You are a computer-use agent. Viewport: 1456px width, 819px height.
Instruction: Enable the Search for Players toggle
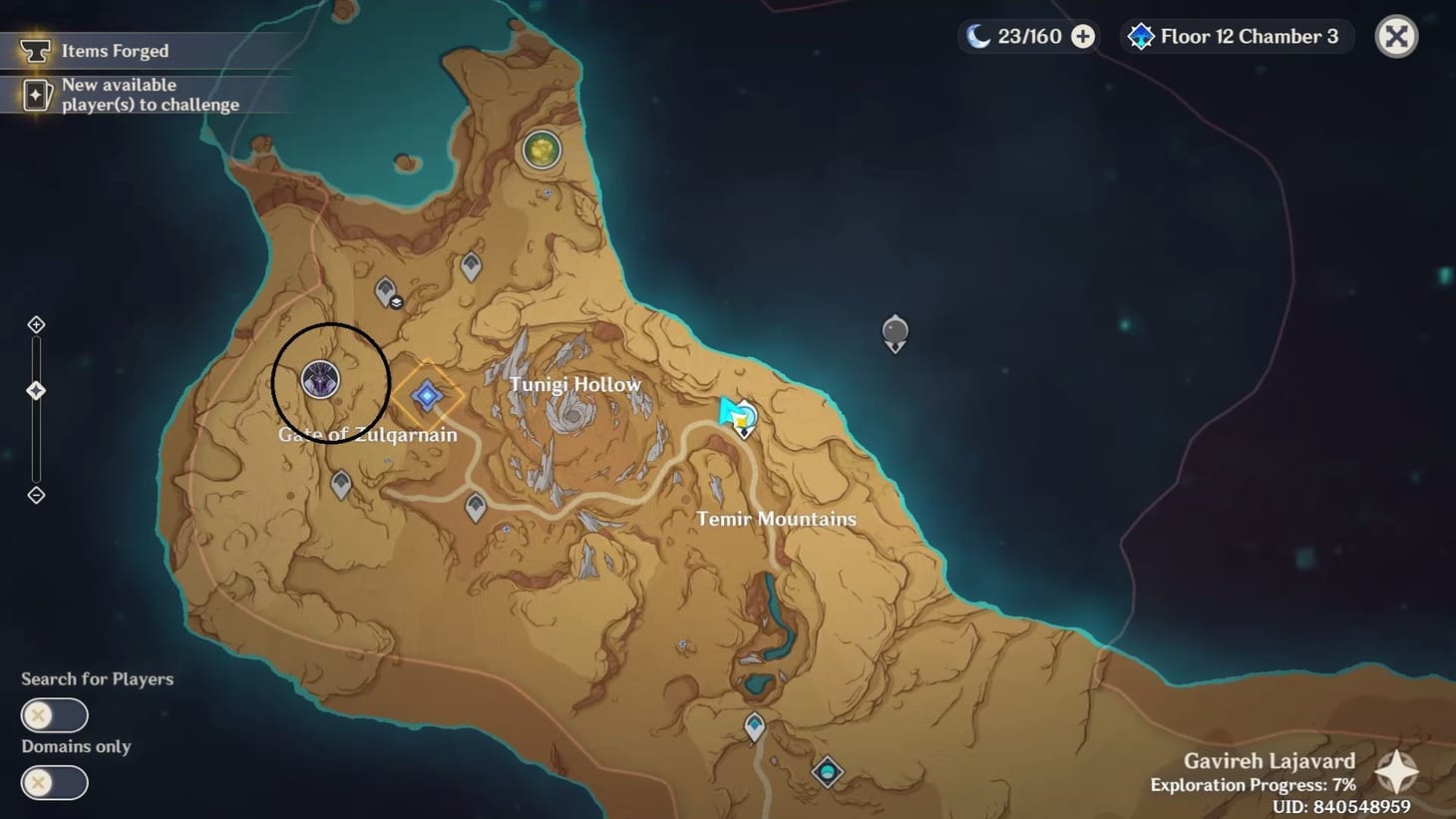pyautogui.click(x=54, y=715)
